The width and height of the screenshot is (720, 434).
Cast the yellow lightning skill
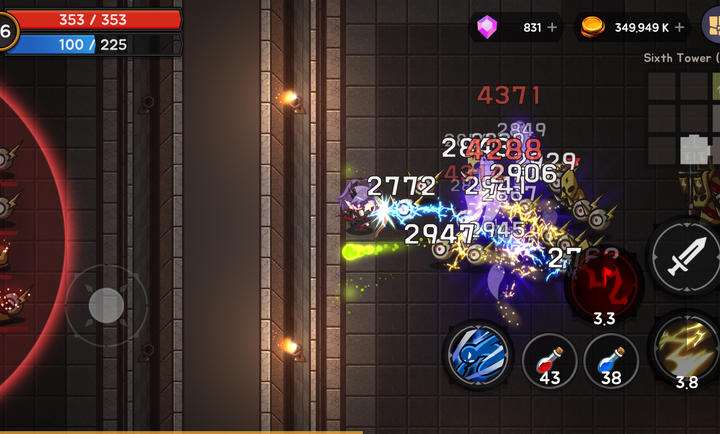[688, 347]
